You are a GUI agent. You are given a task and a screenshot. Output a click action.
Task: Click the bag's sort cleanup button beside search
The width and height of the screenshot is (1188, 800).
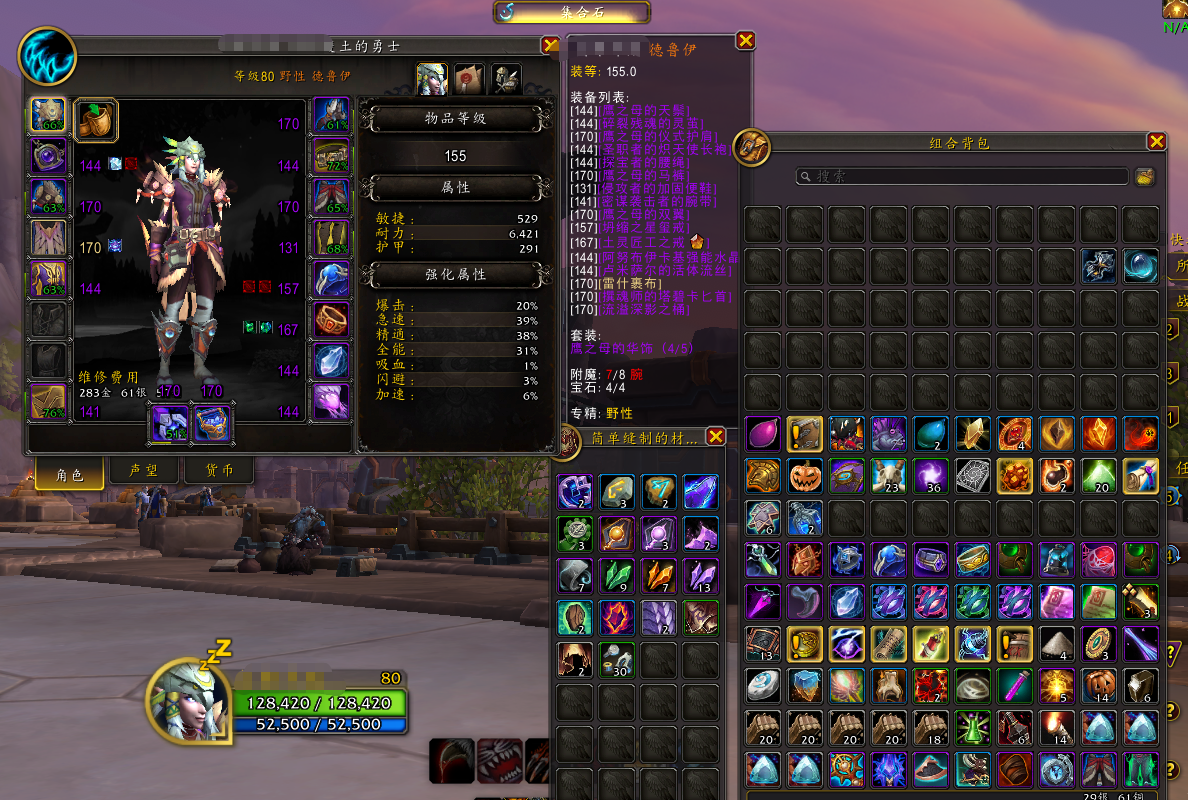tap(1146, 176)
